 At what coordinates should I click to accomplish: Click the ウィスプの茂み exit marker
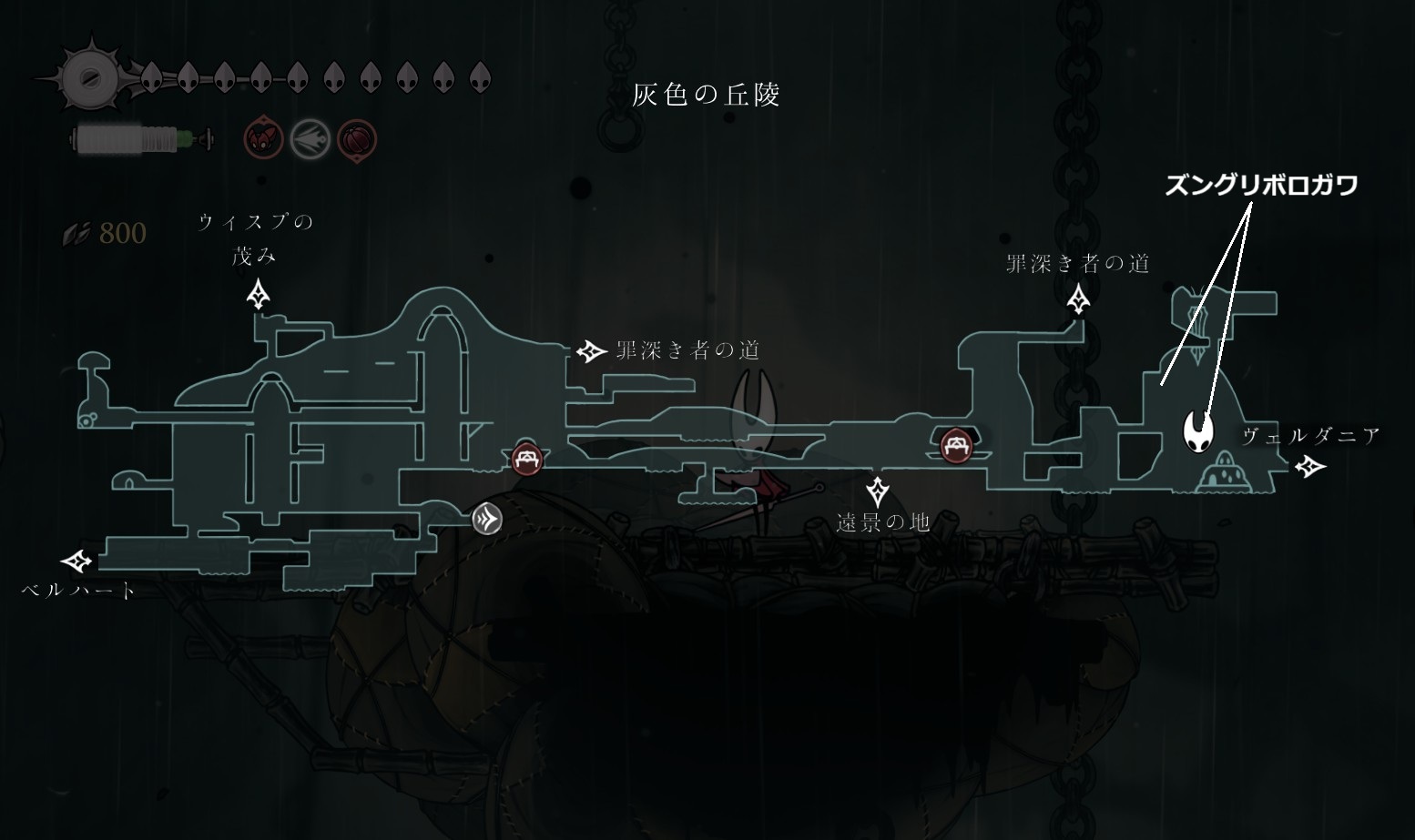point(260,295)
